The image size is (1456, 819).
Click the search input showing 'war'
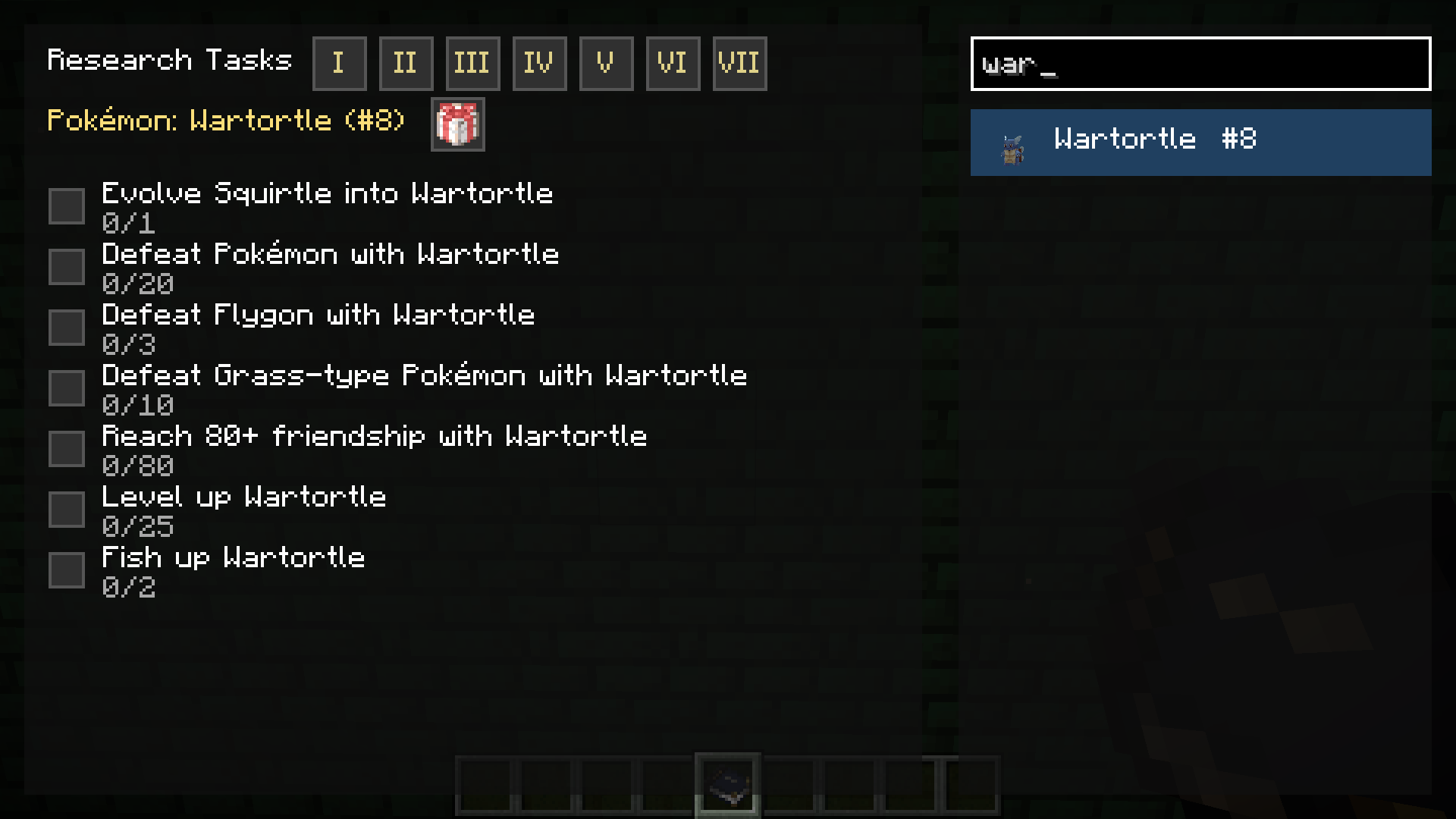coord(1198,64)
